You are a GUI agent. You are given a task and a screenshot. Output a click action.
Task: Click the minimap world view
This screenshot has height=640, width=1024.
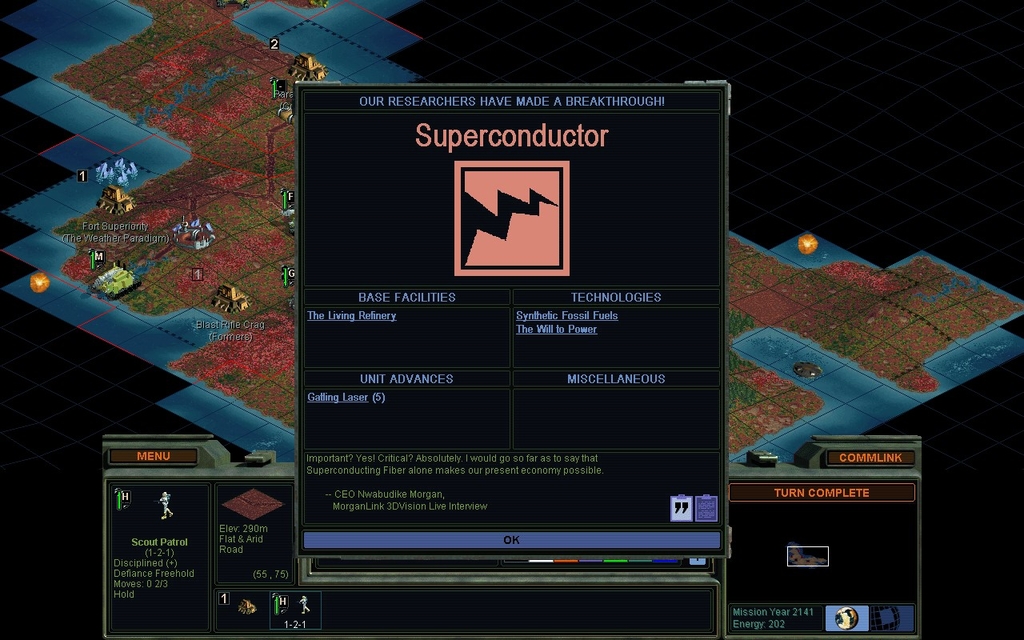pyautogui.click(x=807, y=555)
